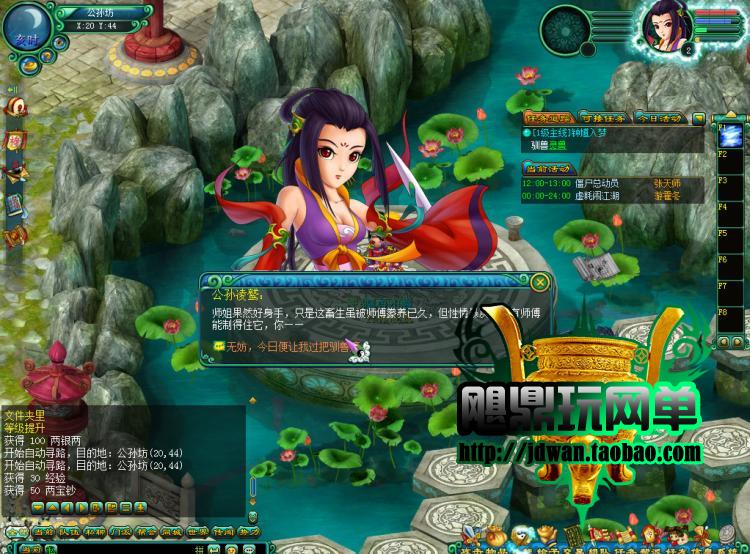This screenshot has height=554, width=750.
Task: Choose the reply 无妨，今日便让我过把驯兽瘾
Action: pyautogui.click(x=285, y=346)
